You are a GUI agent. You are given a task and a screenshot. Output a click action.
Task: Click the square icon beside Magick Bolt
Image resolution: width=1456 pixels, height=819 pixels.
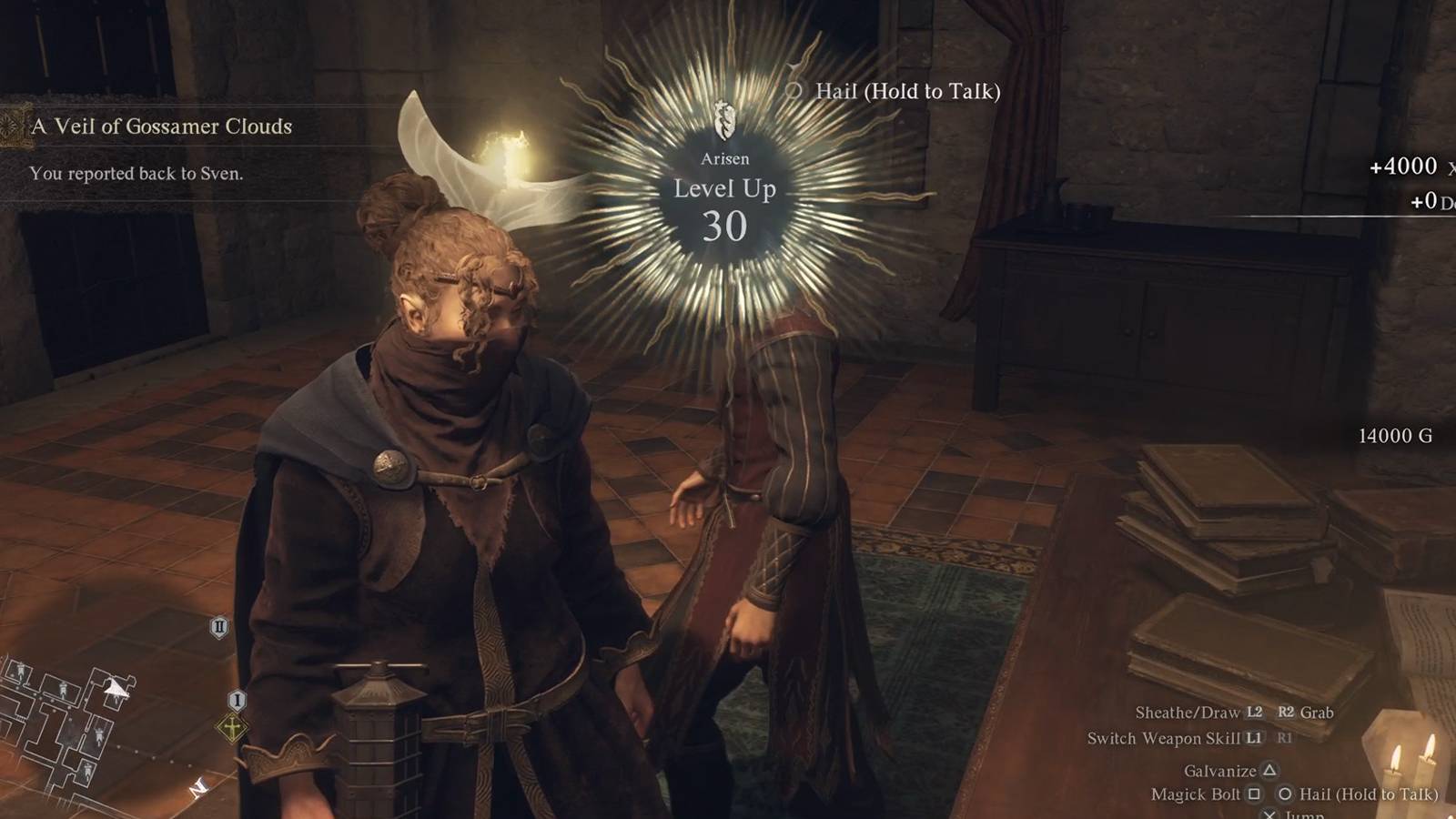point(1254,794)
